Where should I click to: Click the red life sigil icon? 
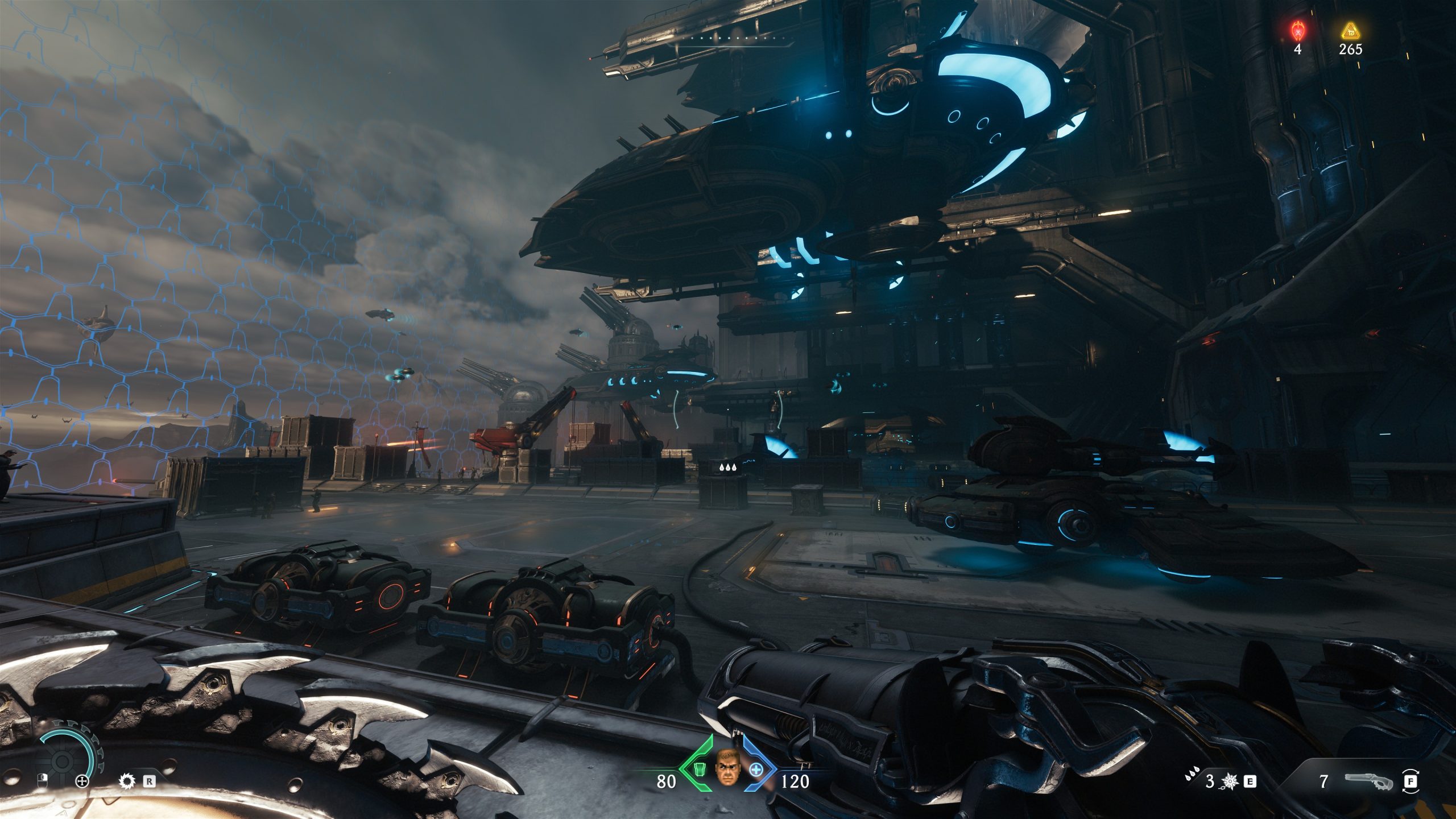(1297, 30)
